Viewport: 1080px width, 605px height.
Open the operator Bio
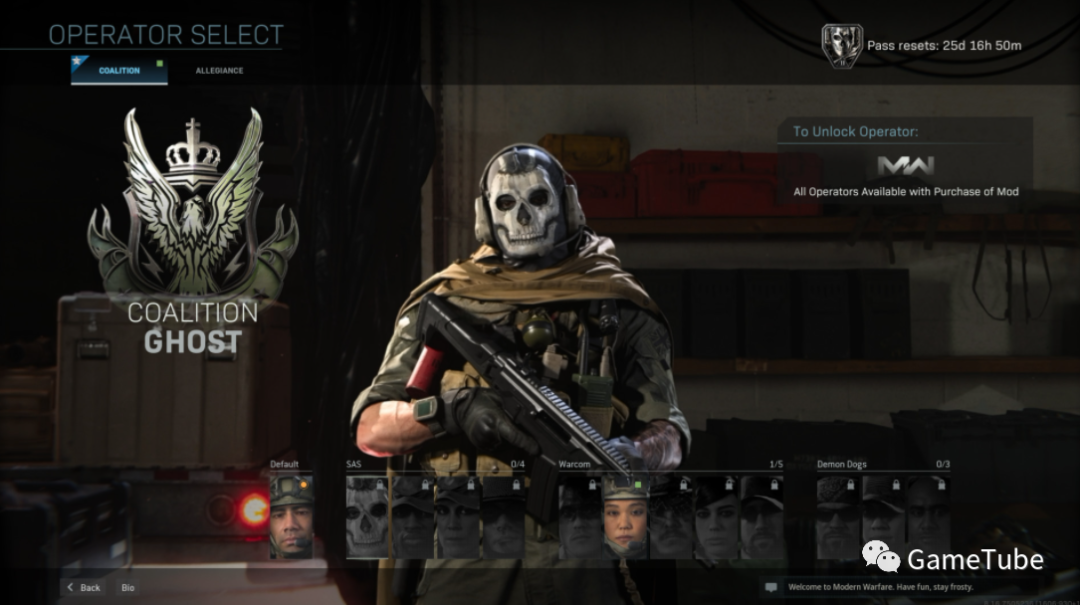[128, 588]
